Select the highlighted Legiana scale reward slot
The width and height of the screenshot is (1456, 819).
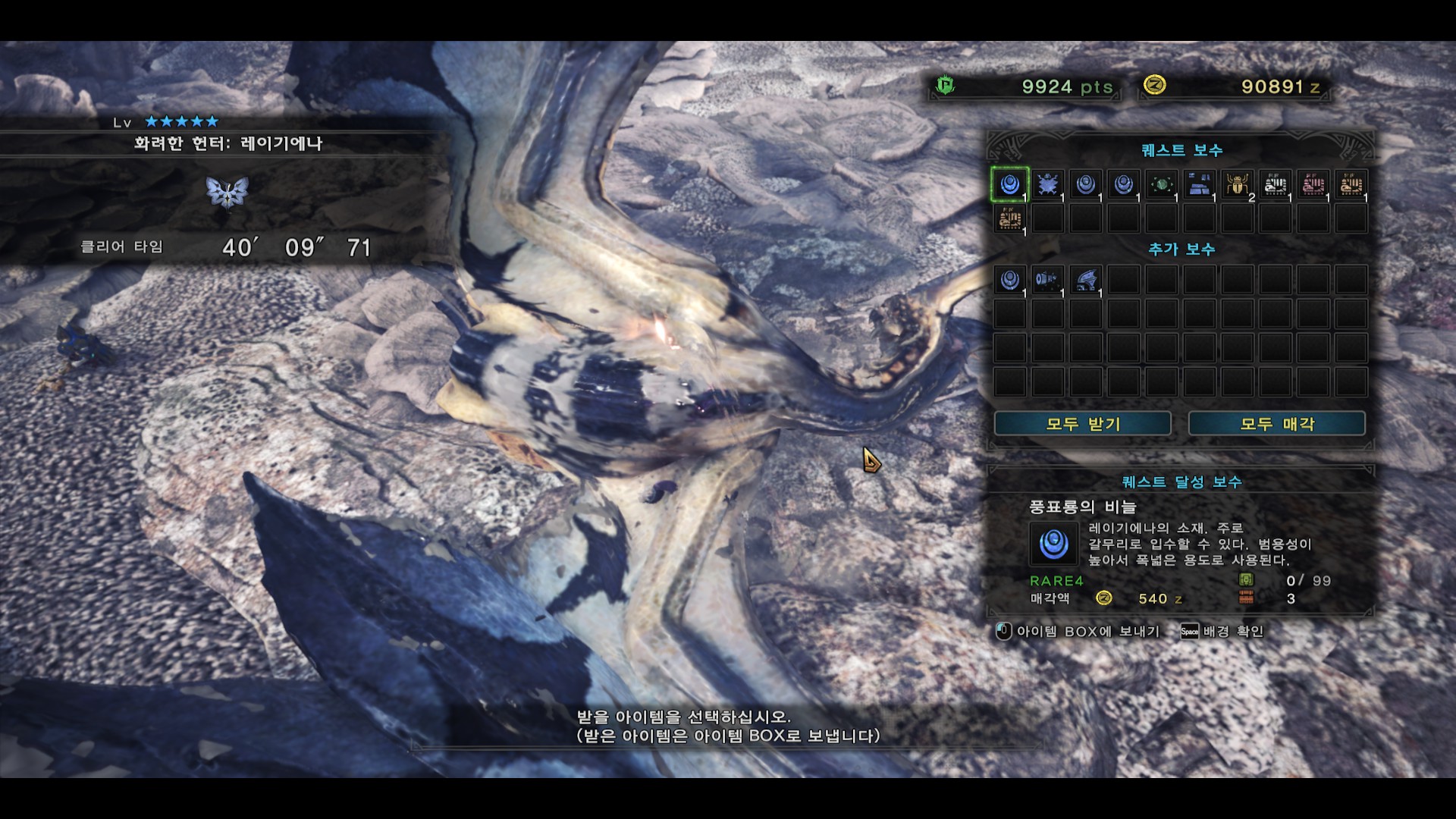pyautogui.click(x=1009, y=184)
